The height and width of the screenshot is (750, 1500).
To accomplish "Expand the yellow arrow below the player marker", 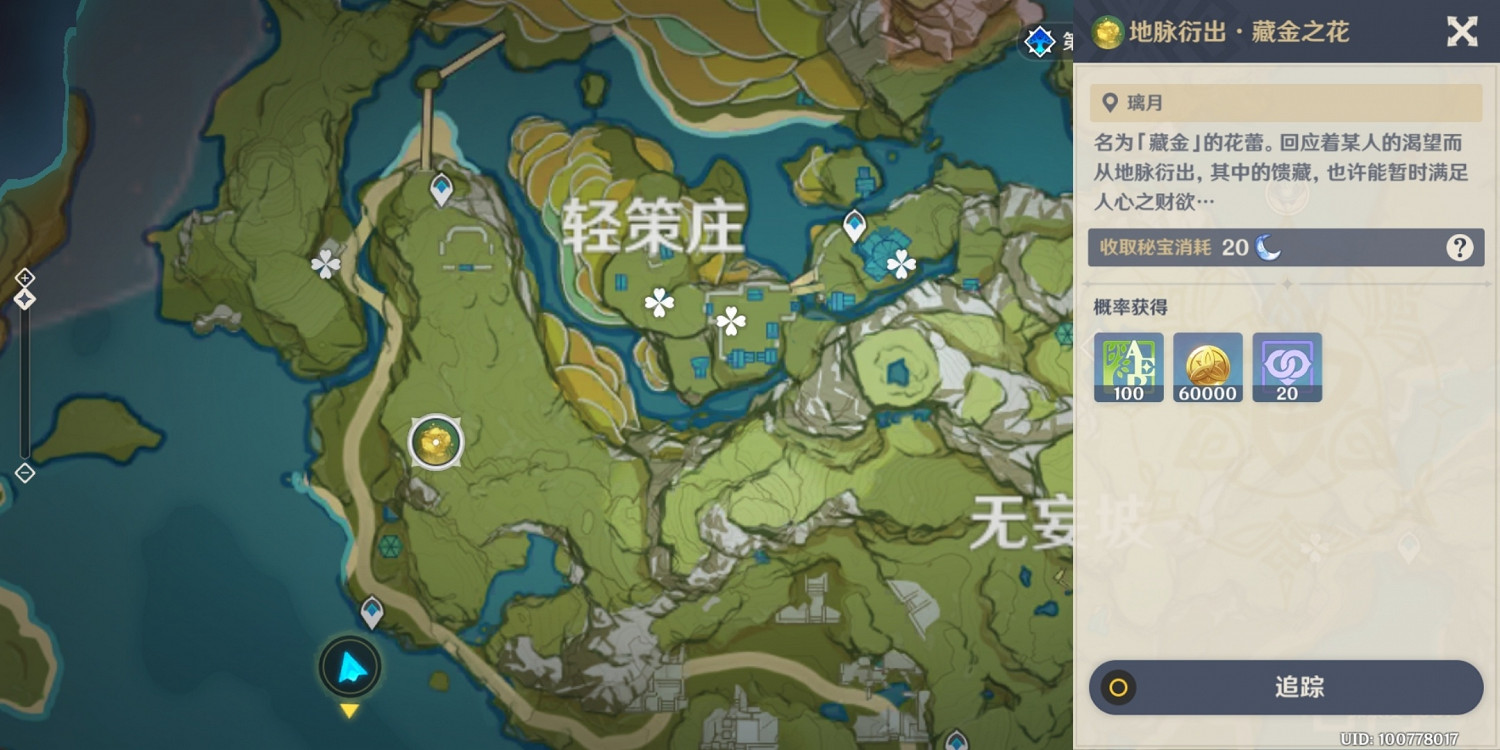I will 348,712.
